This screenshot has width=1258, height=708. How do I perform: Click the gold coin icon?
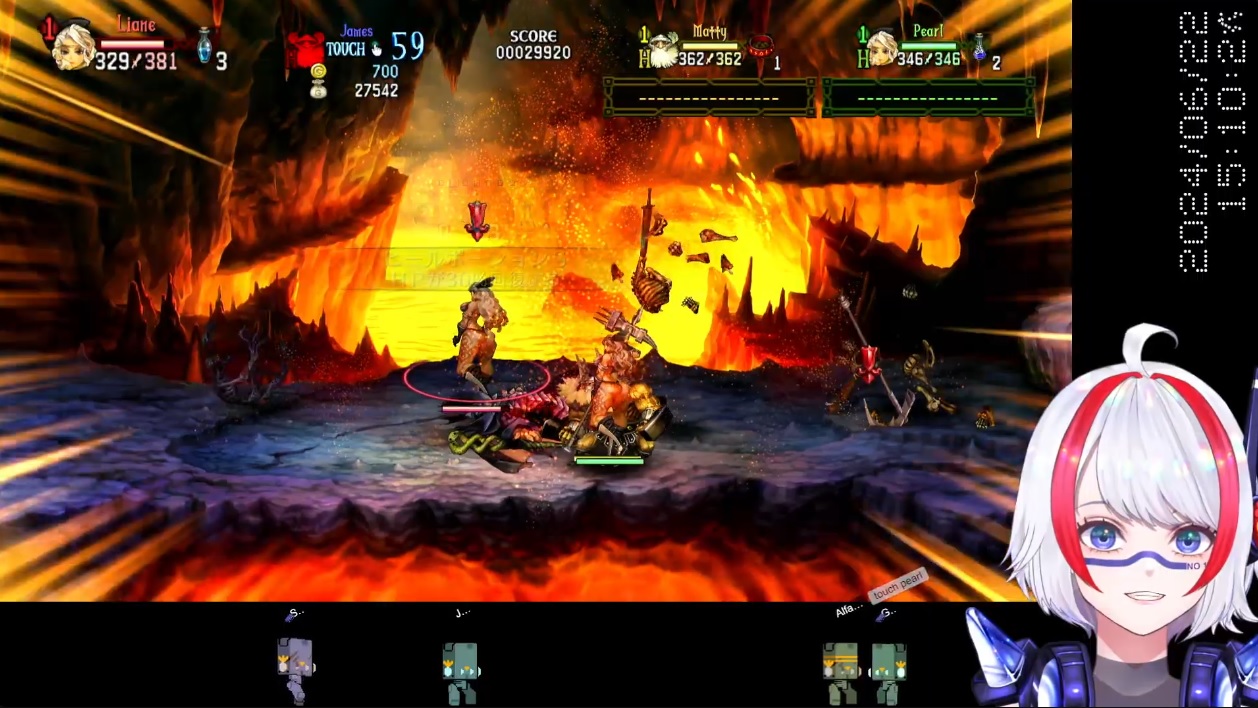click(318, 72)
